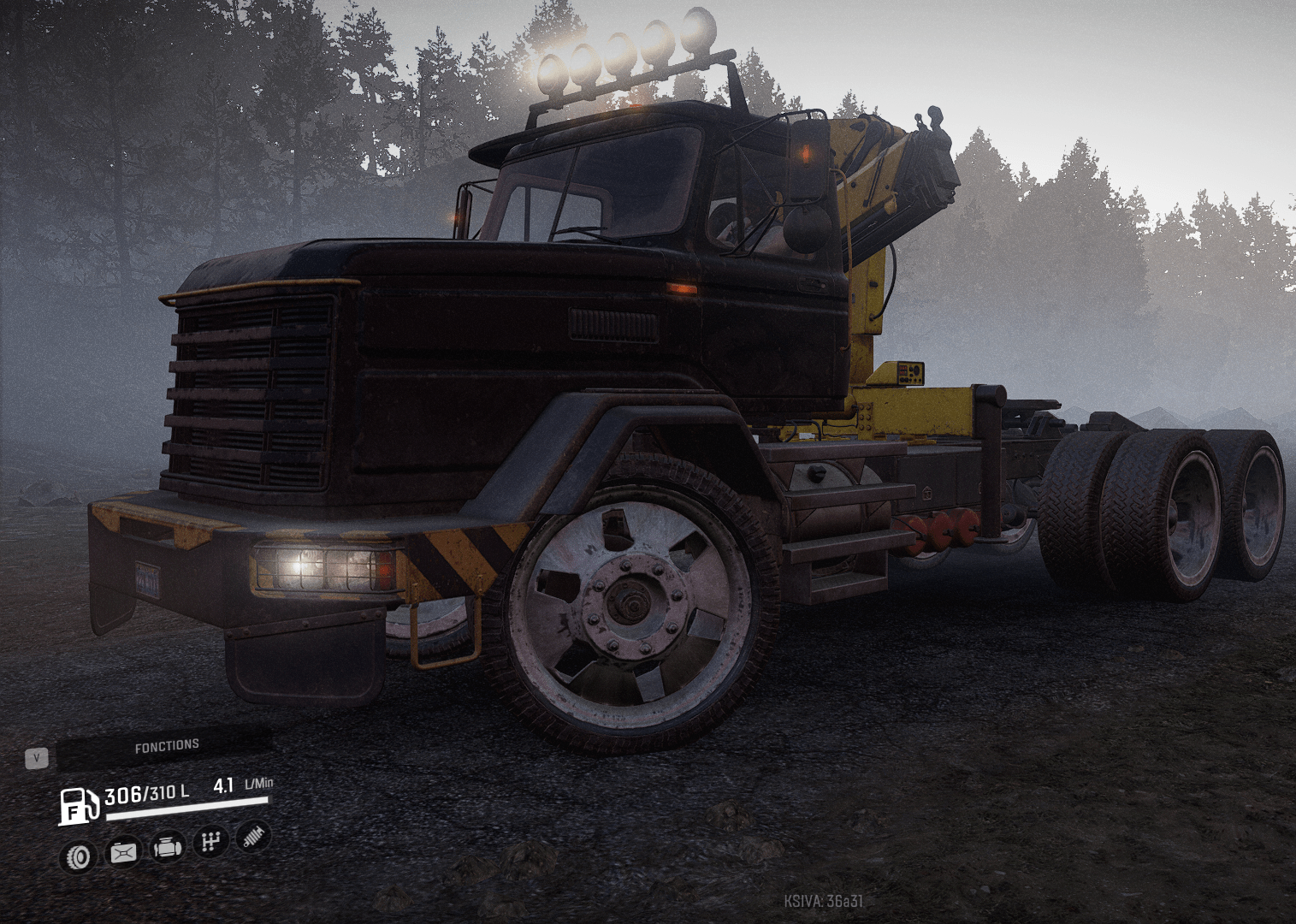Viewport: 1296px width, 924px height.
Task: Check the engine status icon
Action: pos(168,847)
